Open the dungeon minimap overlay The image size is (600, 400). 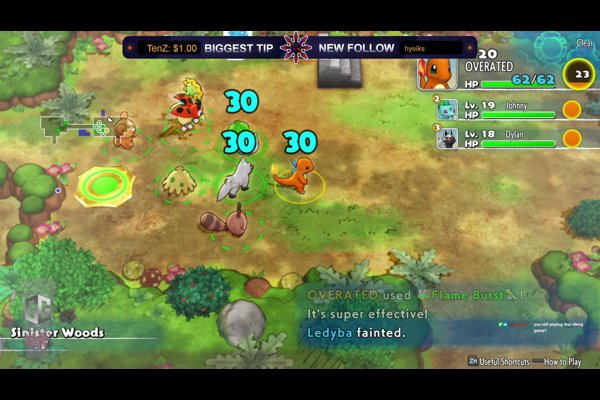[76, 126]
